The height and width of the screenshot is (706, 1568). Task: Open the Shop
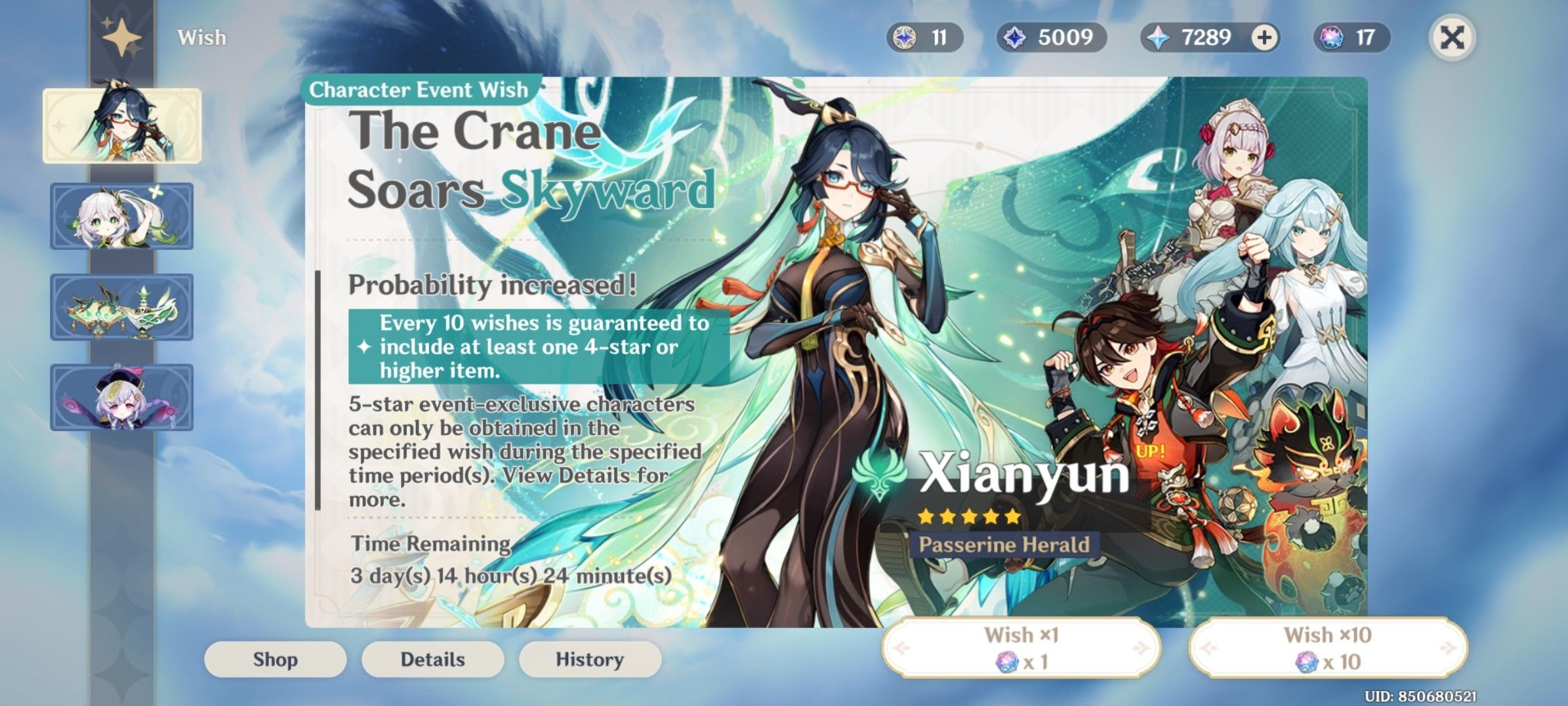click(276, 659)
